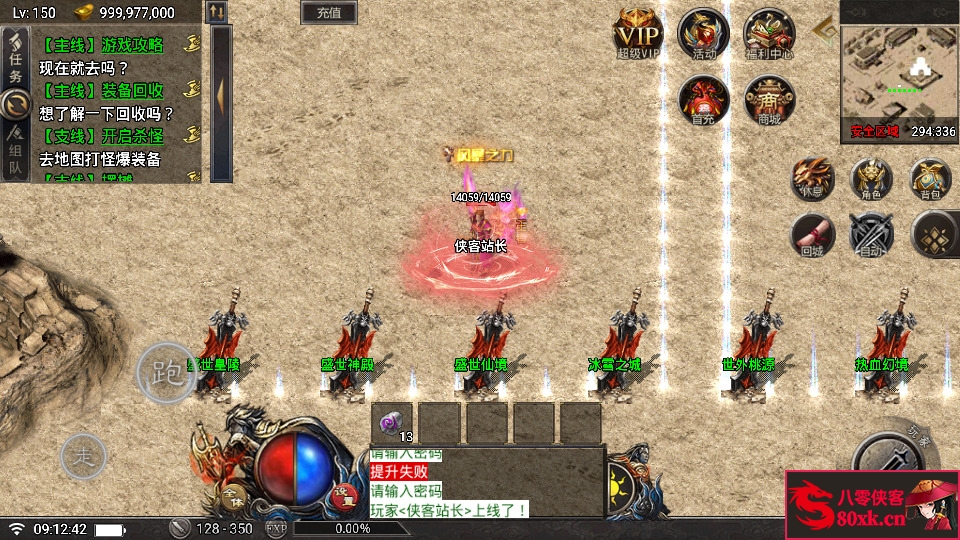Use the 回城 return-to-town scroll
Viewport: 960px width, 540px height.
pos(813,236)
